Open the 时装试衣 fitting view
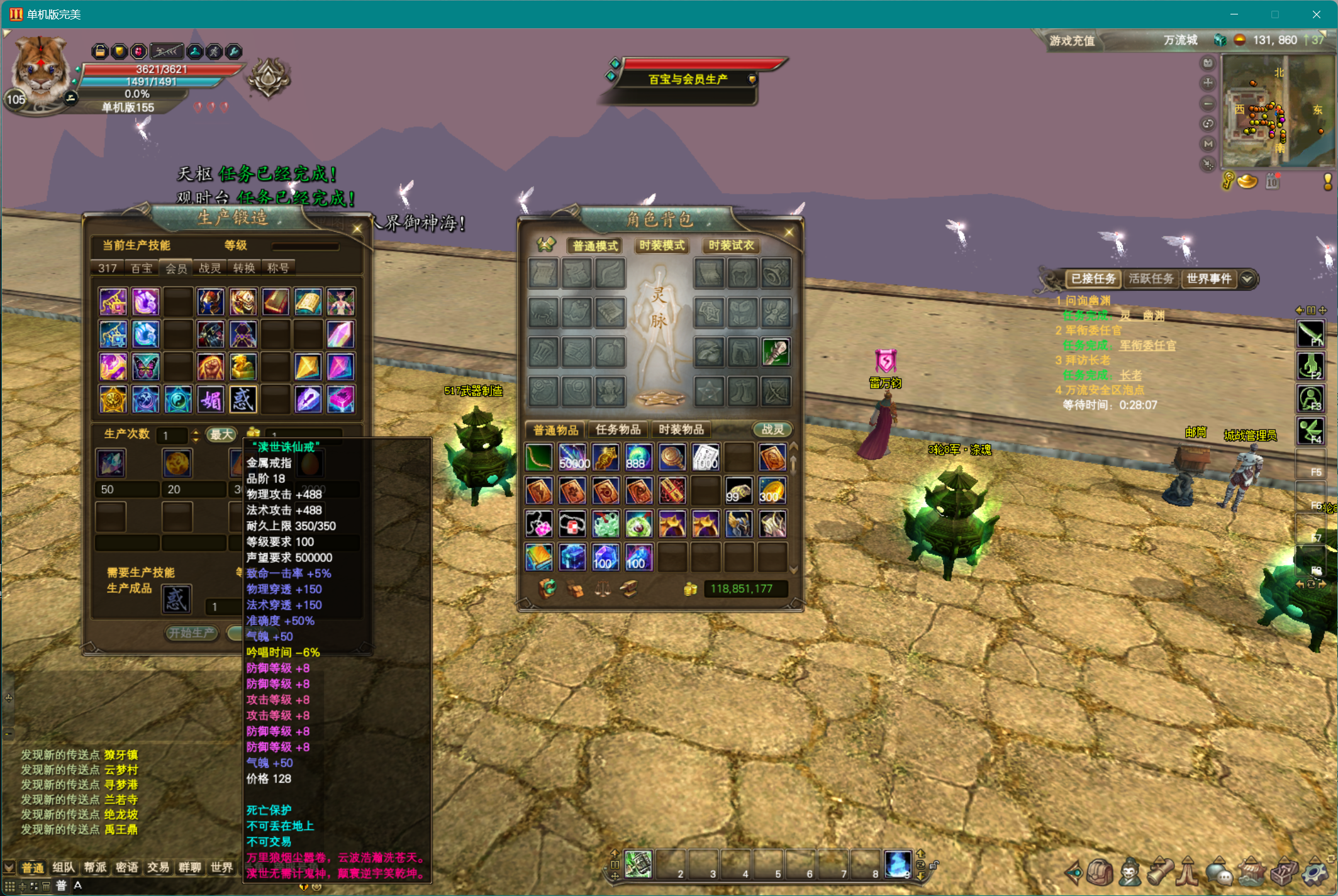This screenshot has height=896, width=1338. coord(731,245)
